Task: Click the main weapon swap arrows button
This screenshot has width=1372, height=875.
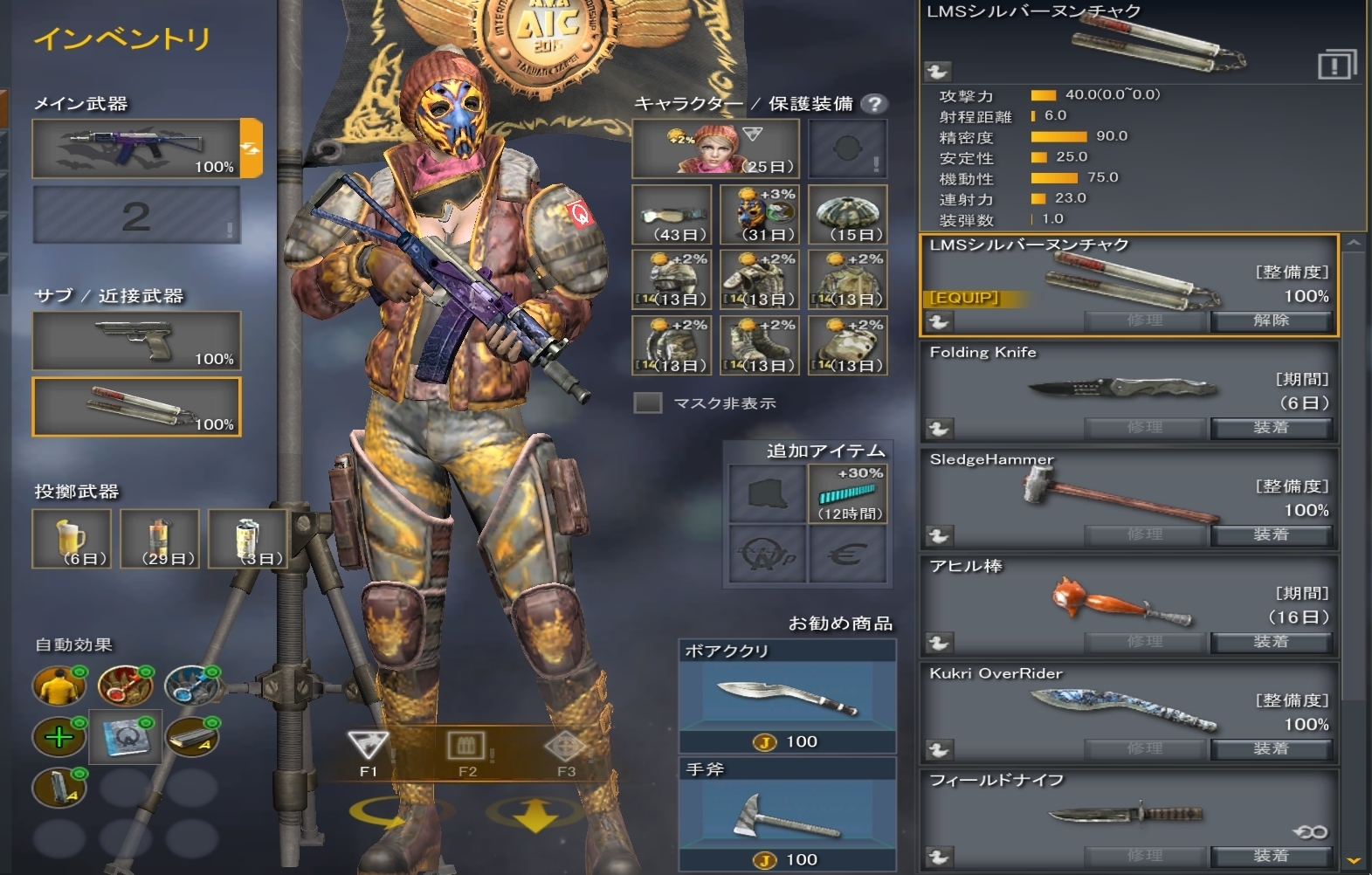Action: pos(251,148)
